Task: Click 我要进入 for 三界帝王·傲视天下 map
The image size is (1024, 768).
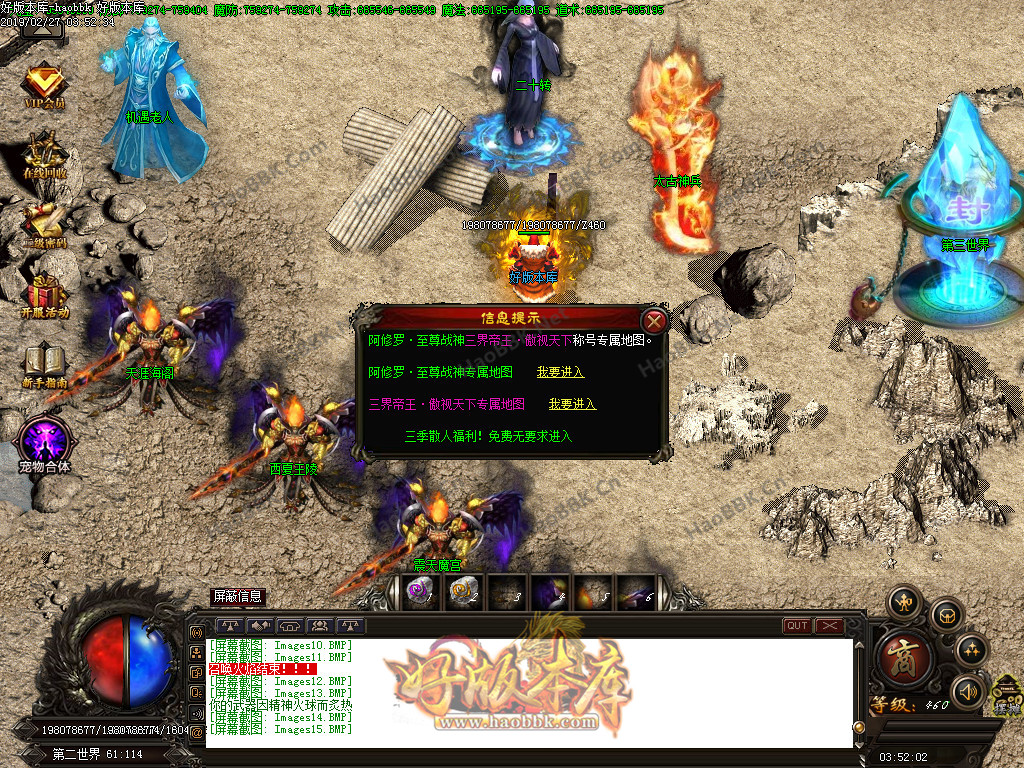Action: coord(572,404)
